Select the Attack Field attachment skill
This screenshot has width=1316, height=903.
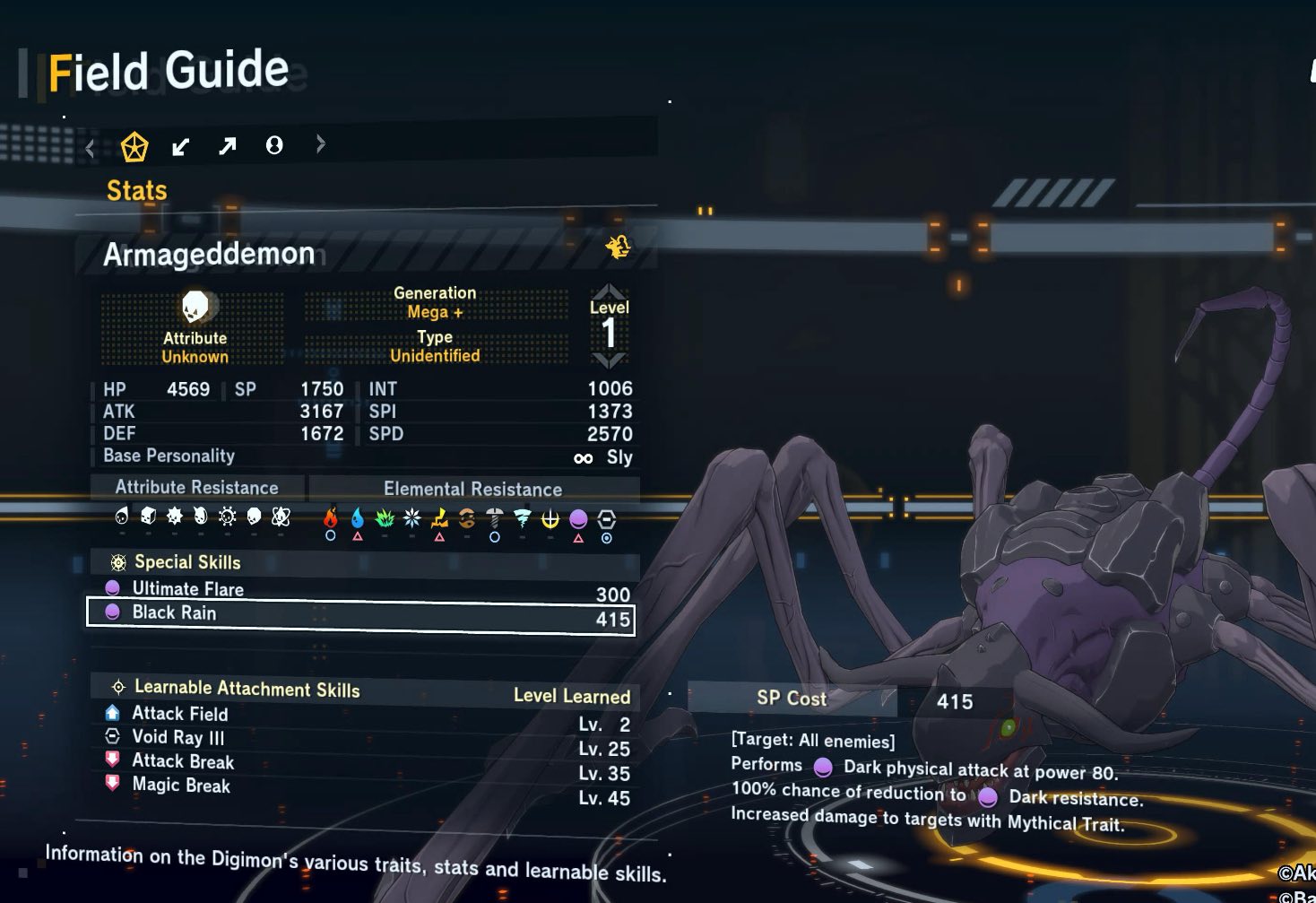pyautogui.click(x=180, y=714)
